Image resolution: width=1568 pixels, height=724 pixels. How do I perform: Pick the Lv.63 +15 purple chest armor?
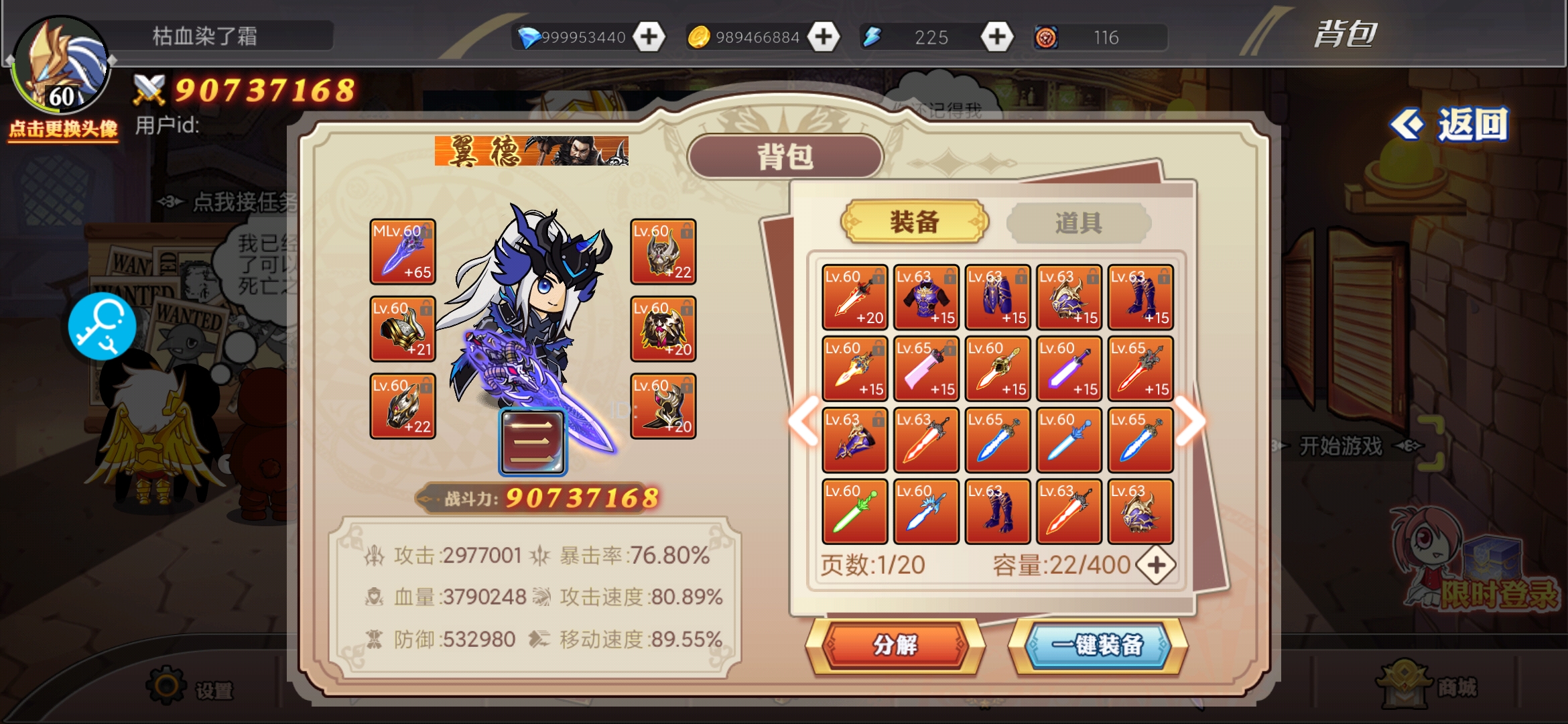point(926,298)
